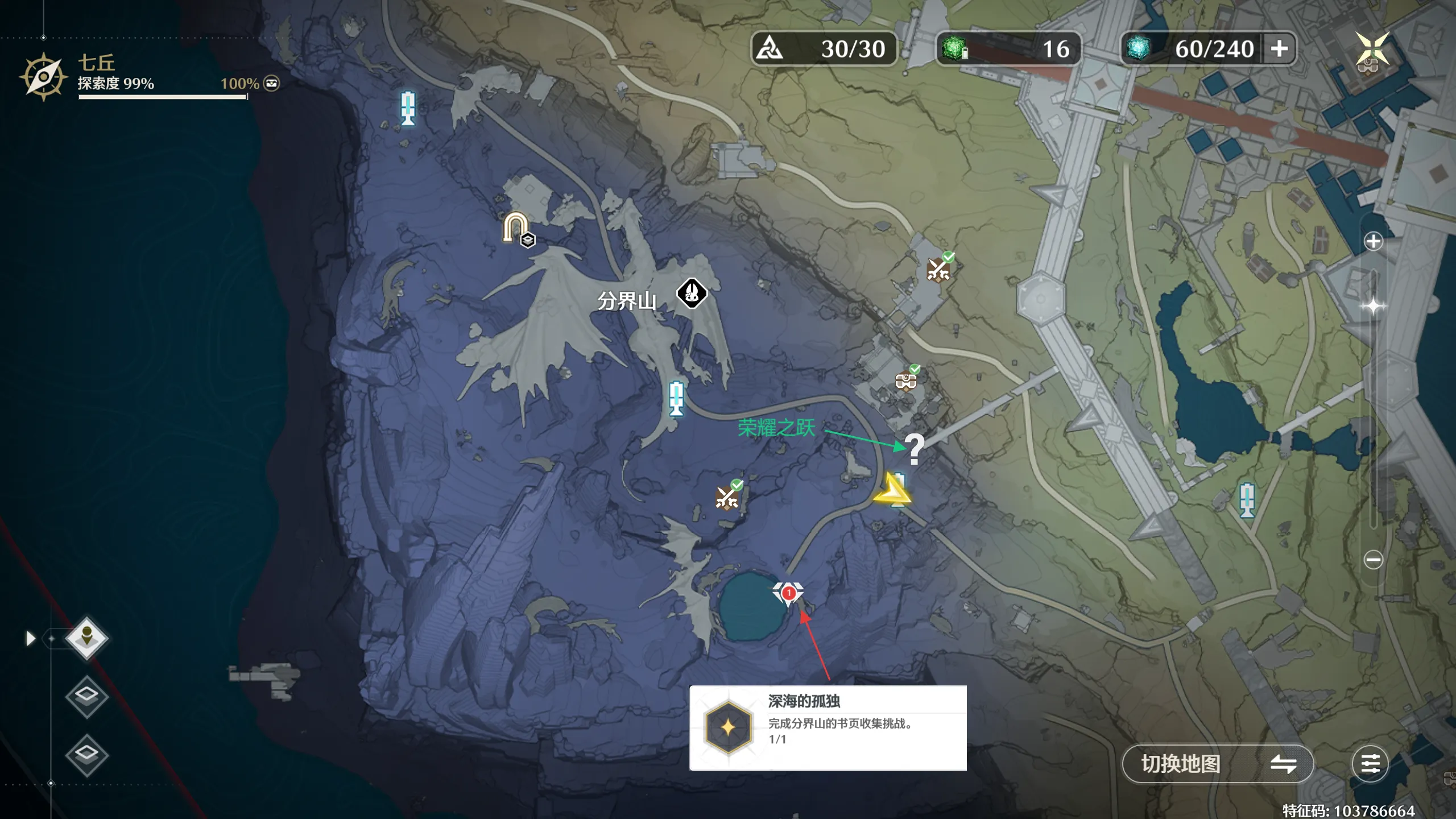The image size is (1456, 819).
Task: Select the map layer with the pin icon
Action: (x=86, y=638)
